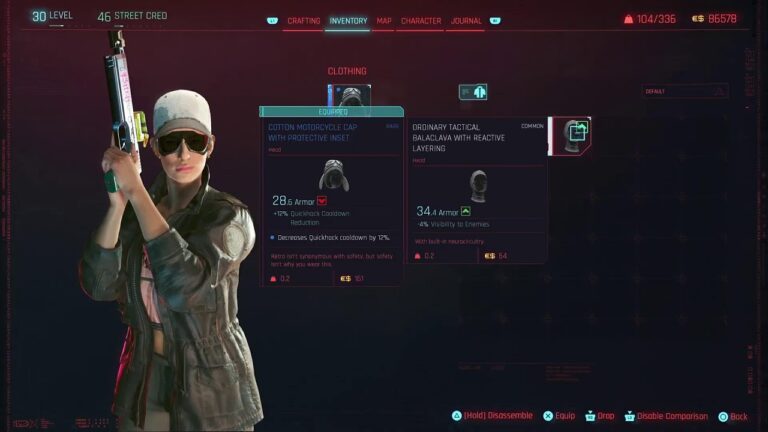Click the equipped motorcycle cap slot
The width and height of the screenshot is (768, 432).
click(347, 96)
